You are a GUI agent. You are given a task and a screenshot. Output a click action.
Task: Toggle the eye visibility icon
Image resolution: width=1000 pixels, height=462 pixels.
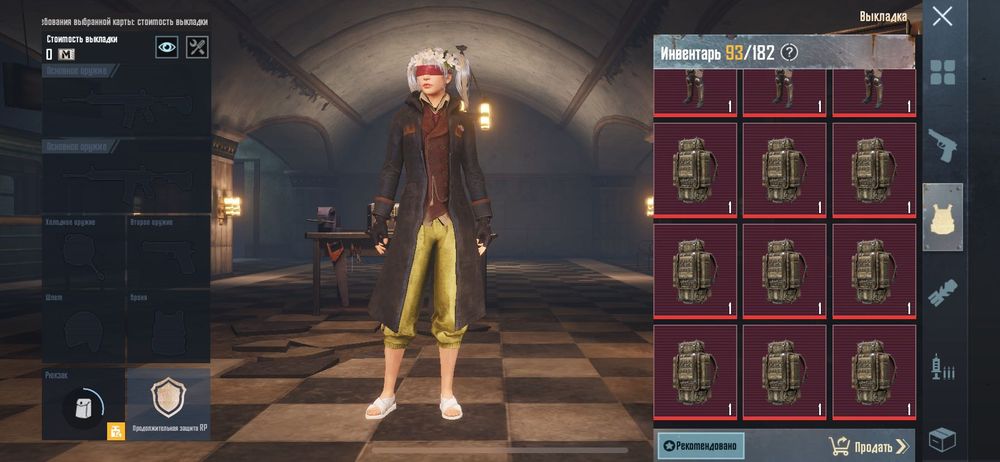tap(167, 47)
